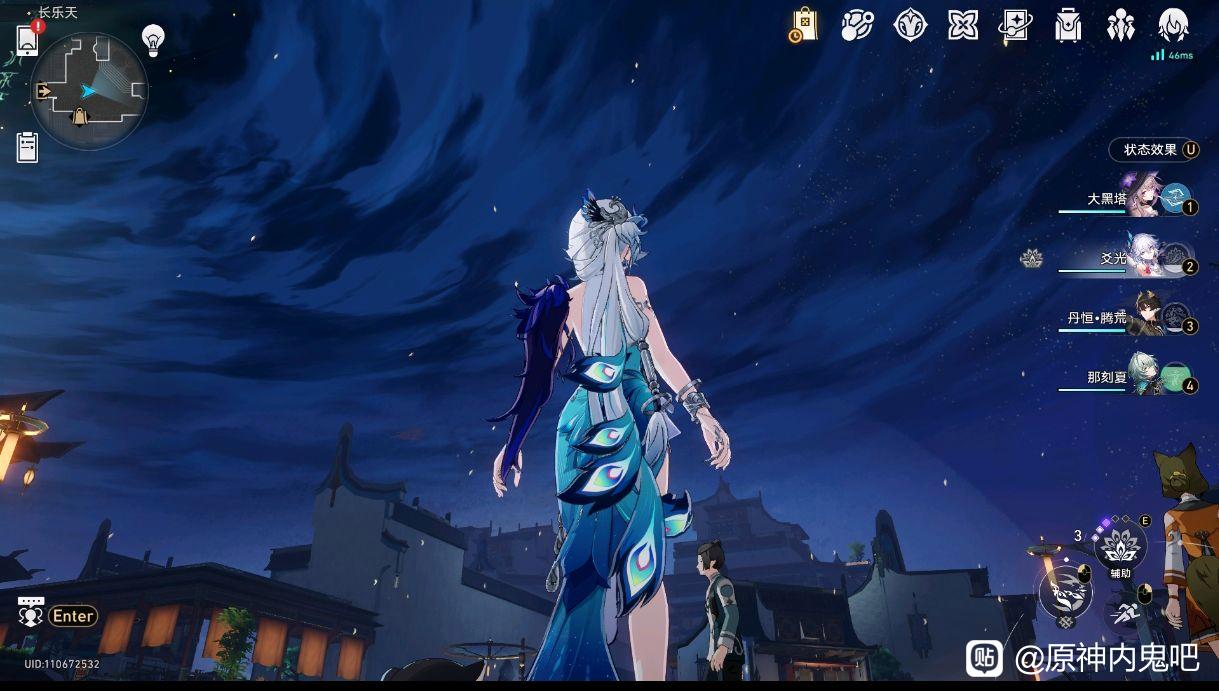Image resolution: width=1219 pixels, height=691 pixels.
Task: Open the backpack inventory
Action: [1068, 25]
